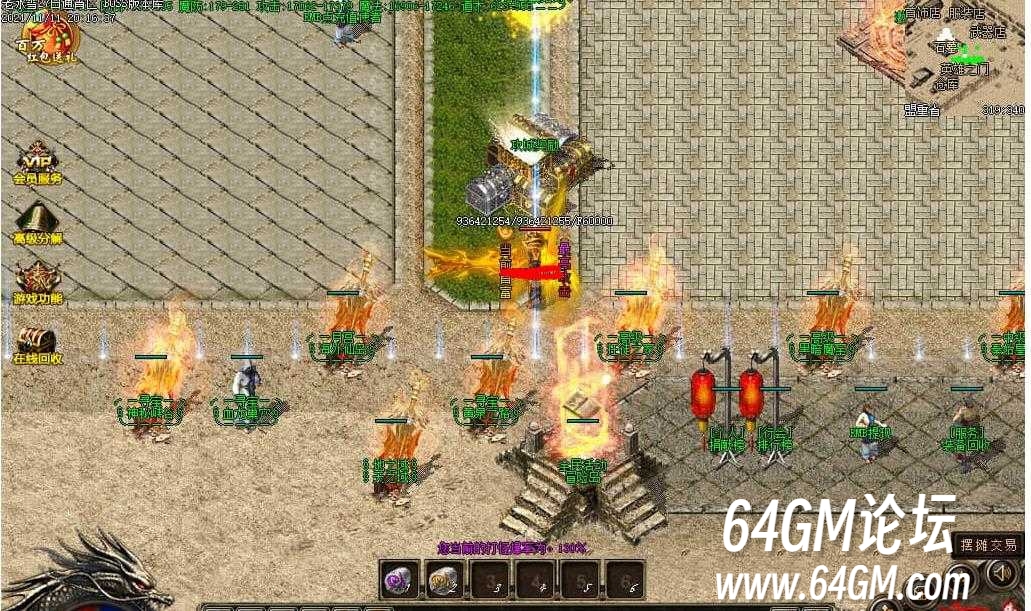Screen dimensions: 1031x611
Task: Click the 摆摊交易 stall trade button
Action: point(988,544)
